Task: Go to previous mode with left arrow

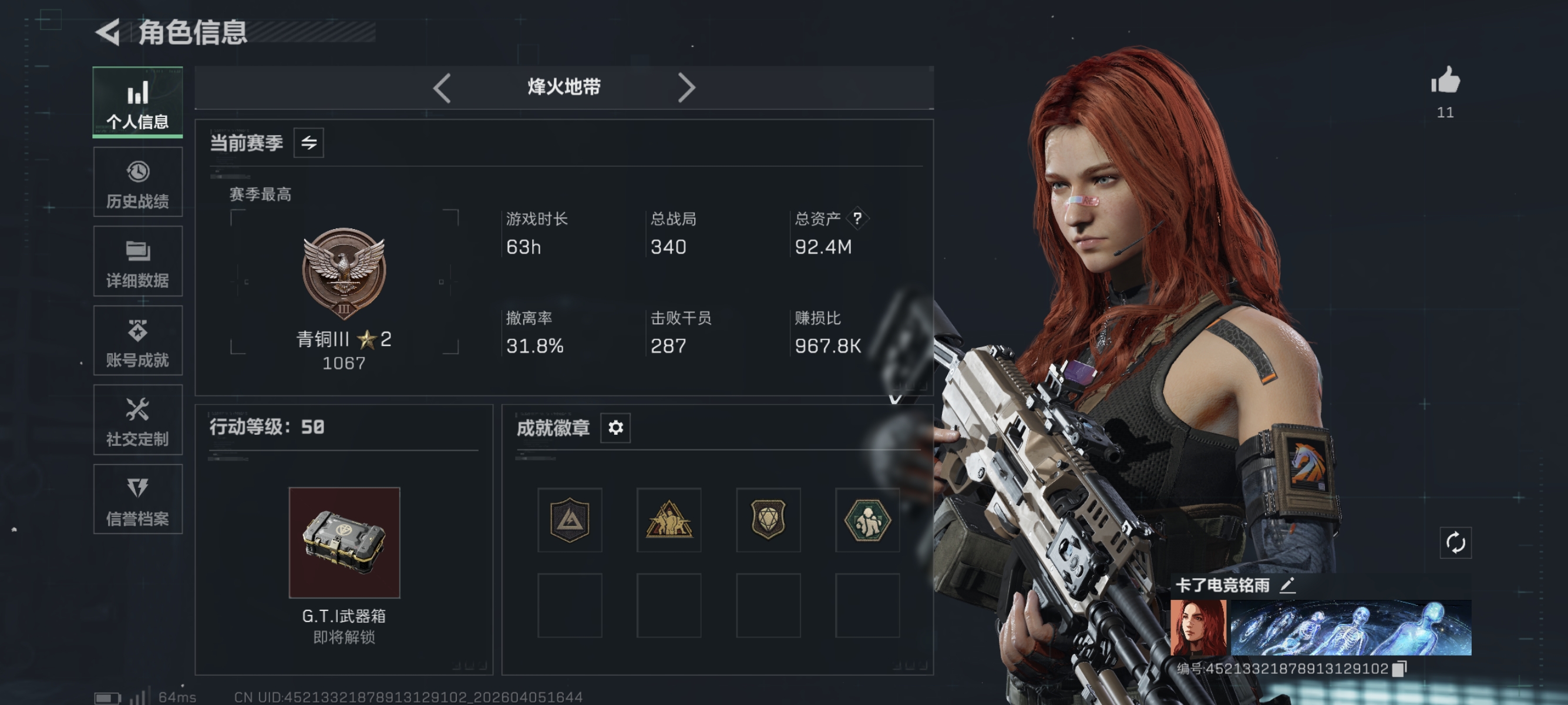Action: coord(442,88)
